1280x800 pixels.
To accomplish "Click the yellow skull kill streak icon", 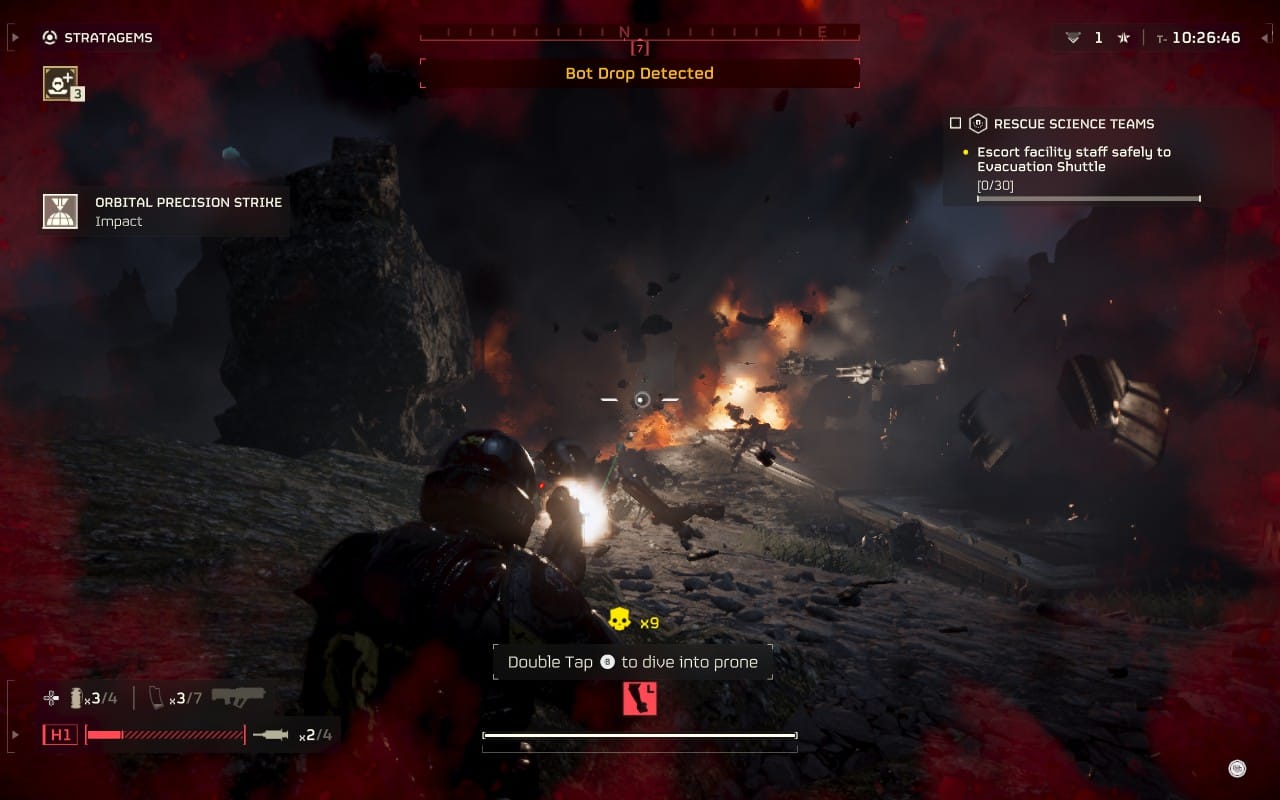I will point(619,621).
